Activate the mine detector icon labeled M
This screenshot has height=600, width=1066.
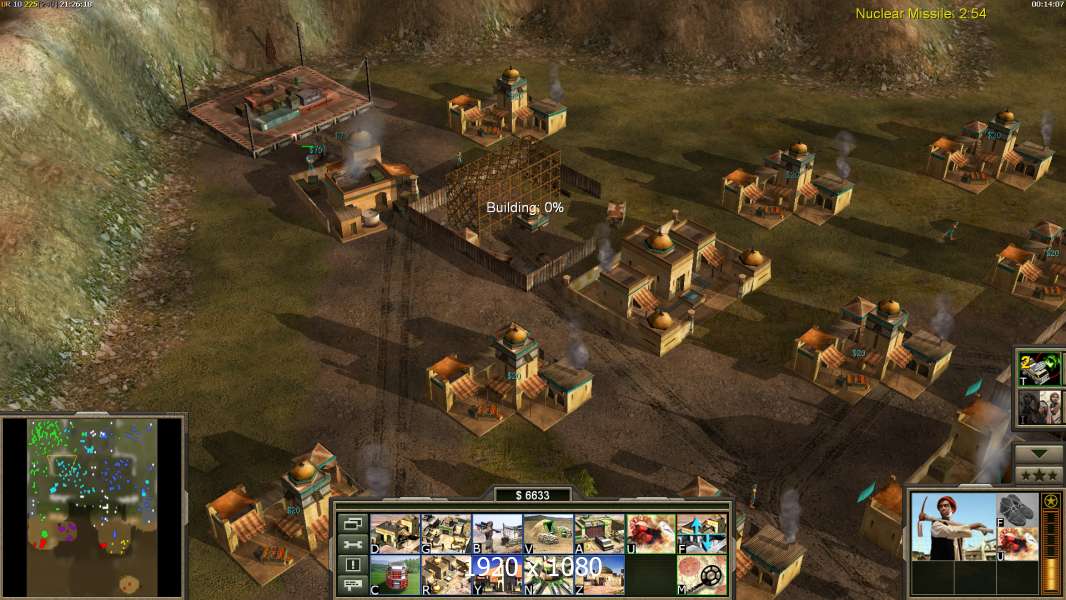point(701,574)
